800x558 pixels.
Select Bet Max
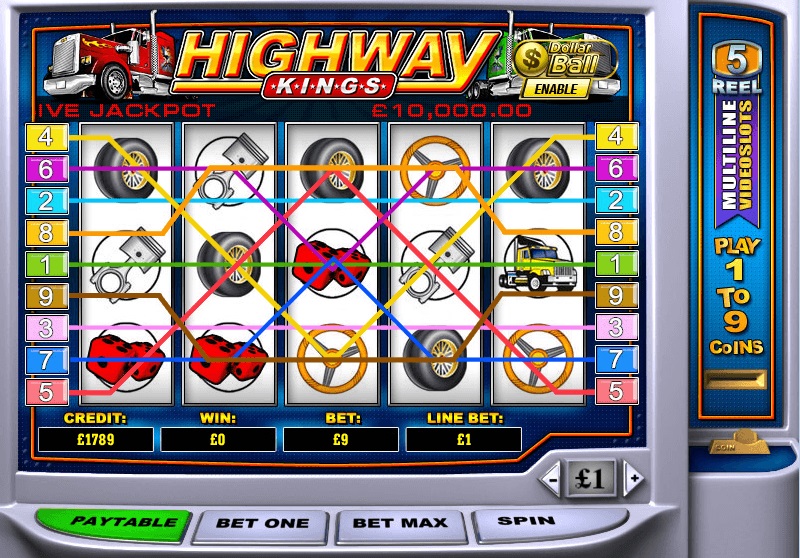(x=401, y=523)
